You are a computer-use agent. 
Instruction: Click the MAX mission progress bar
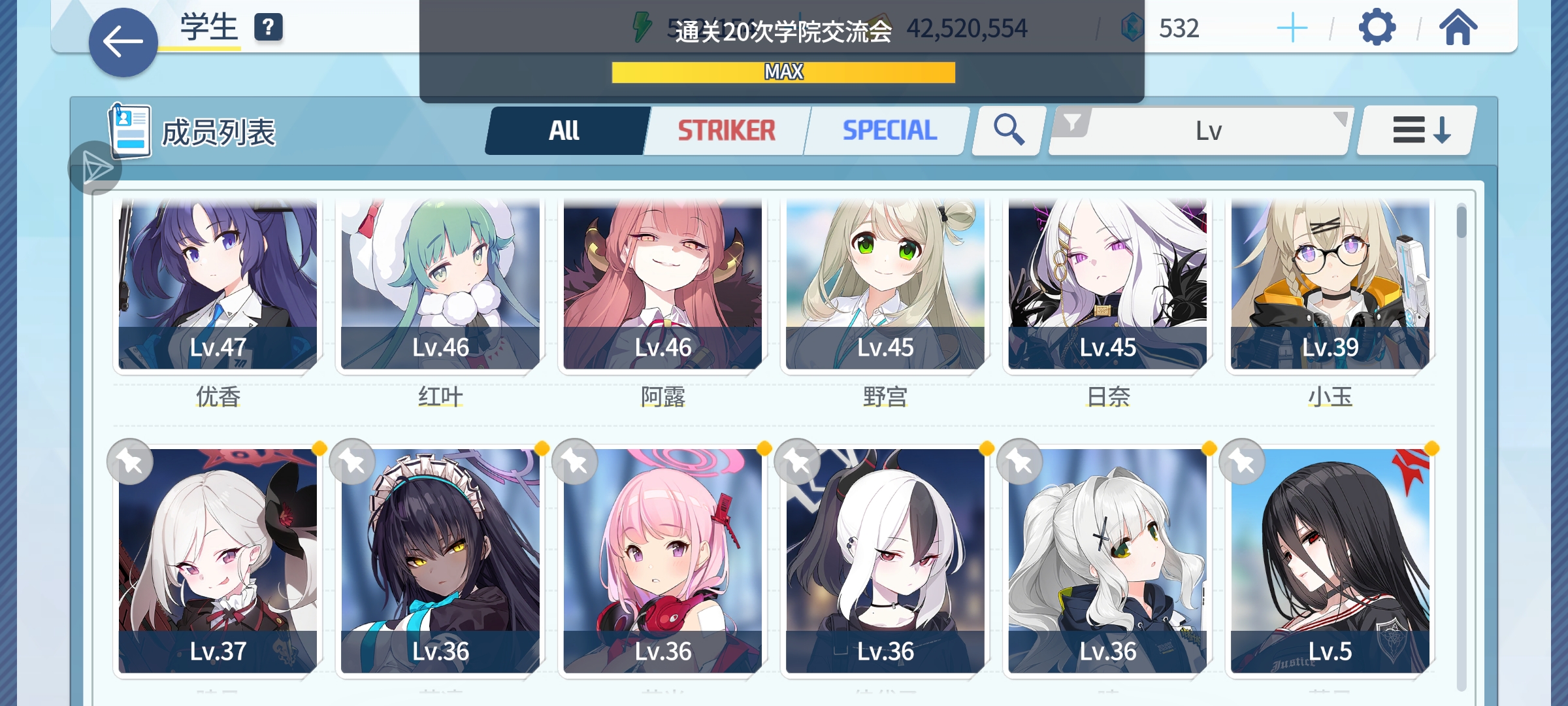point(782,72)
